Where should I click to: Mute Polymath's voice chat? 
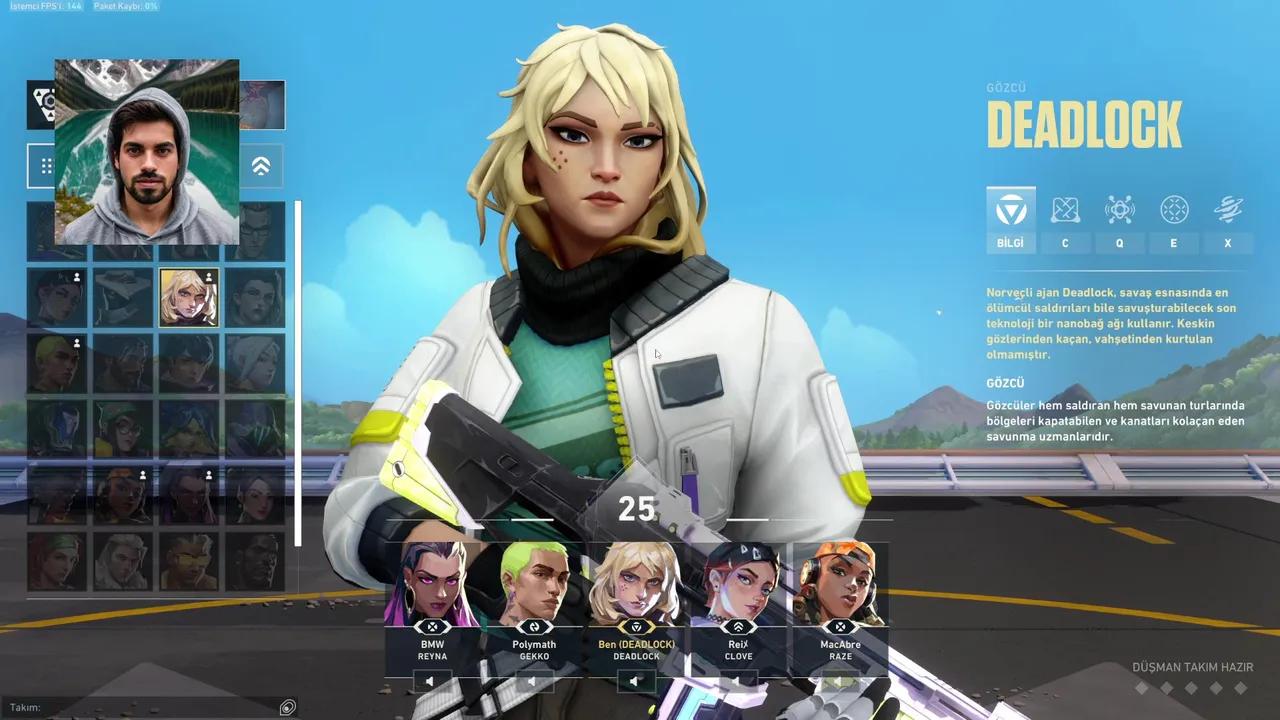(533, 682)
